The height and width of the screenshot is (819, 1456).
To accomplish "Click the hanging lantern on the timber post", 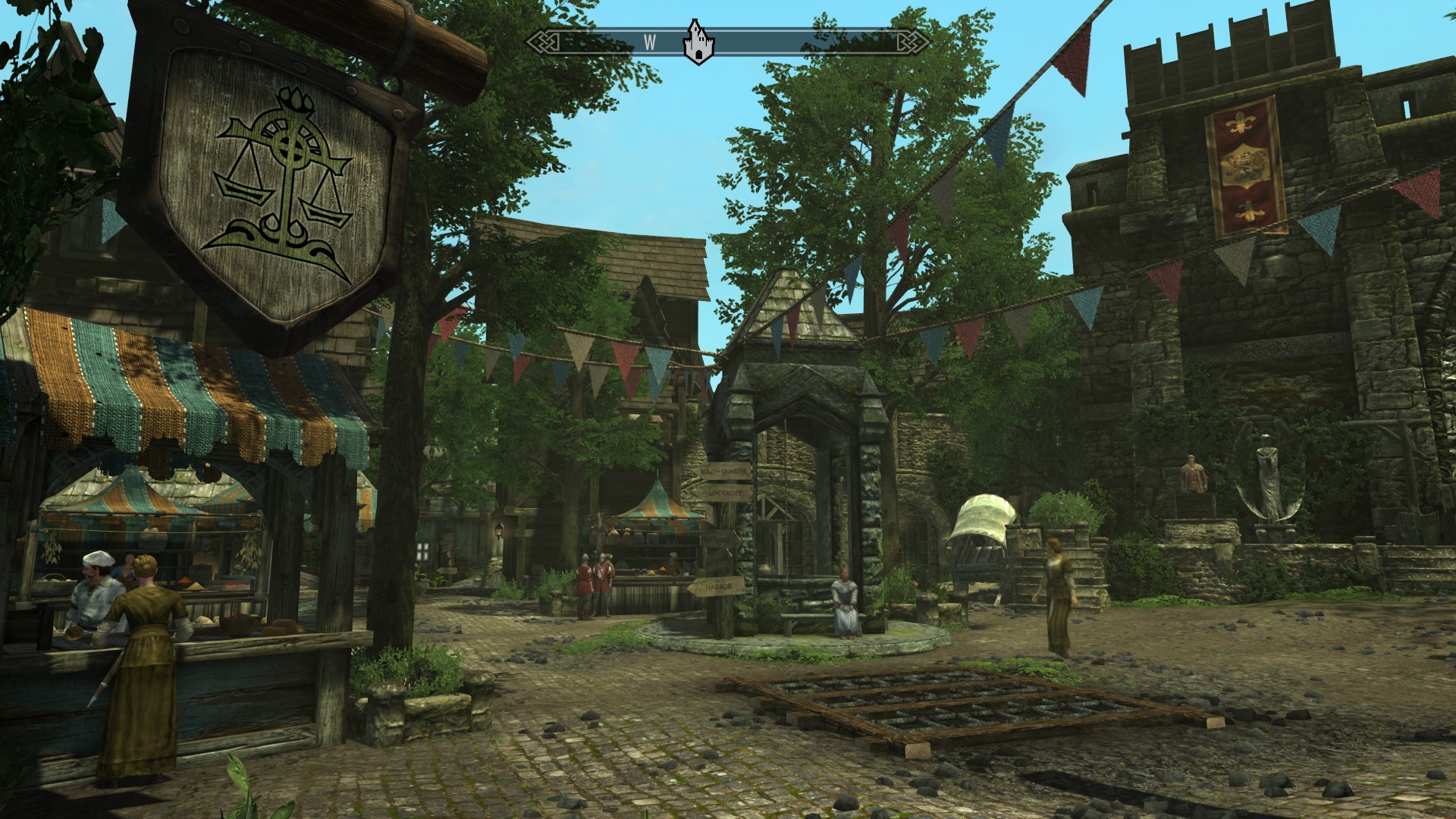I will click(499, 531).
